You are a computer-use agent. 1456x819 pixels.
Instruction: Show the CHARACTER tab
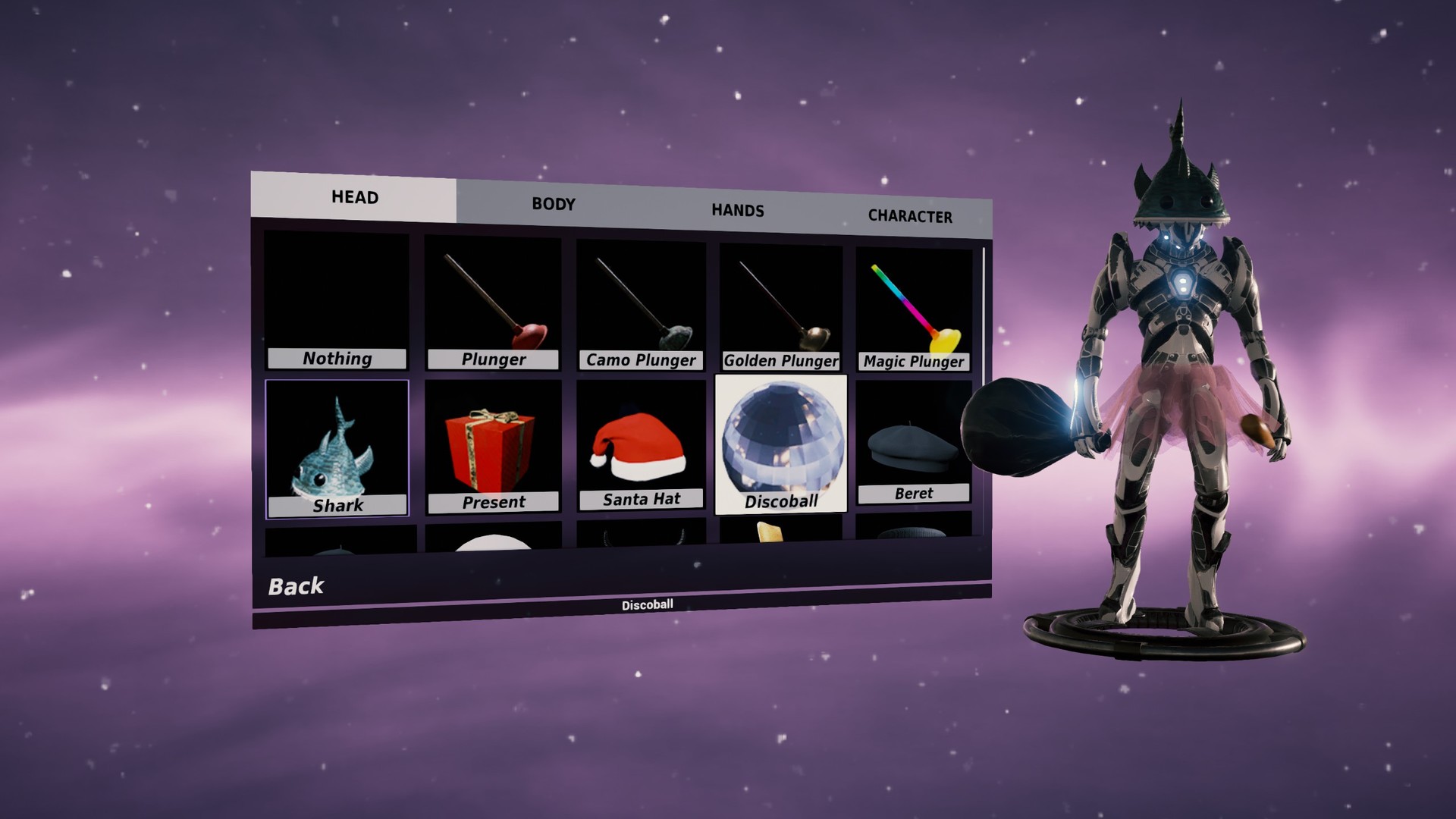click(910, 216)
